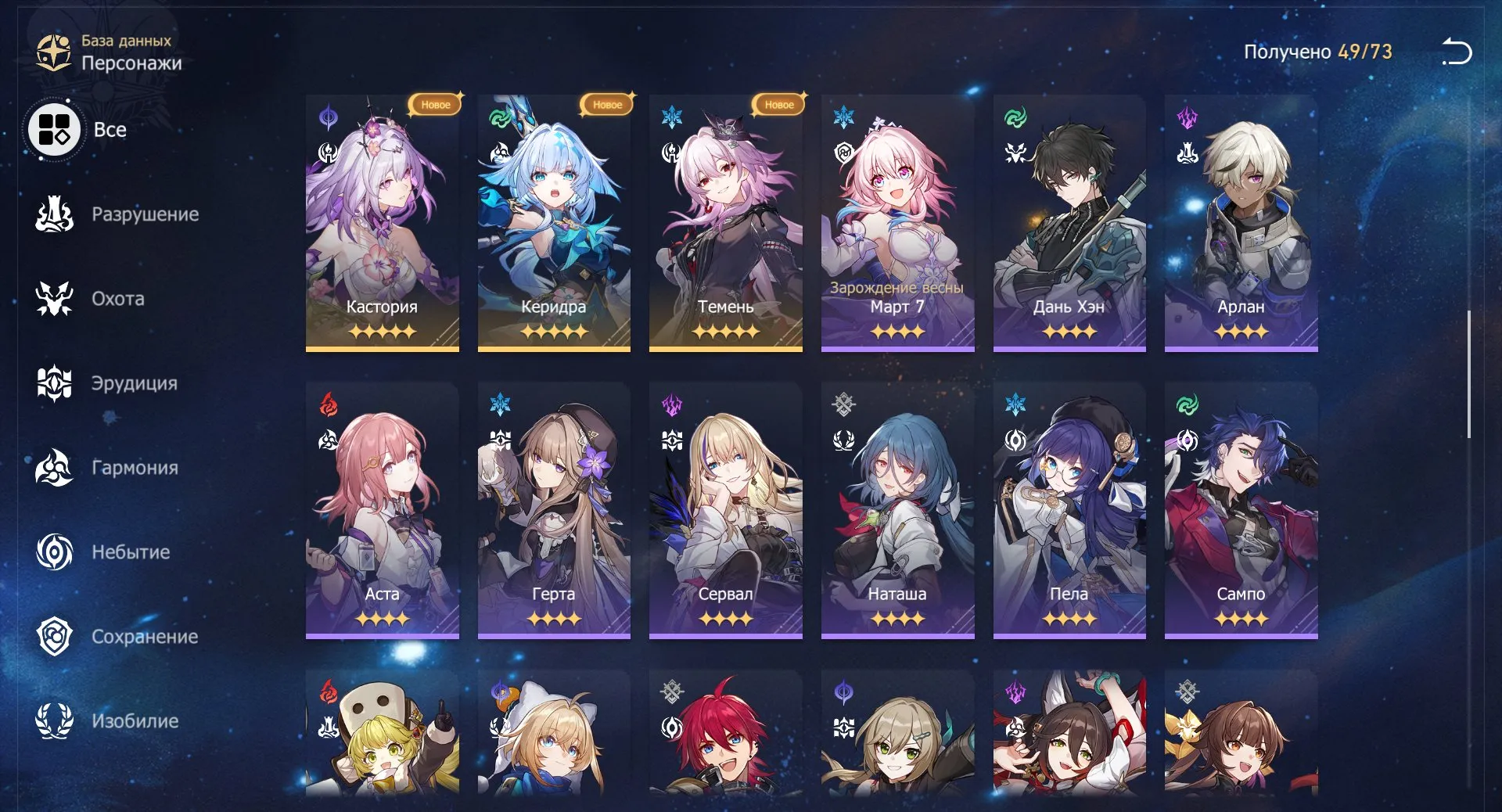Select Изобилие category label in sidebar
Screen dimensions: 1502x812
click(135, 721)
